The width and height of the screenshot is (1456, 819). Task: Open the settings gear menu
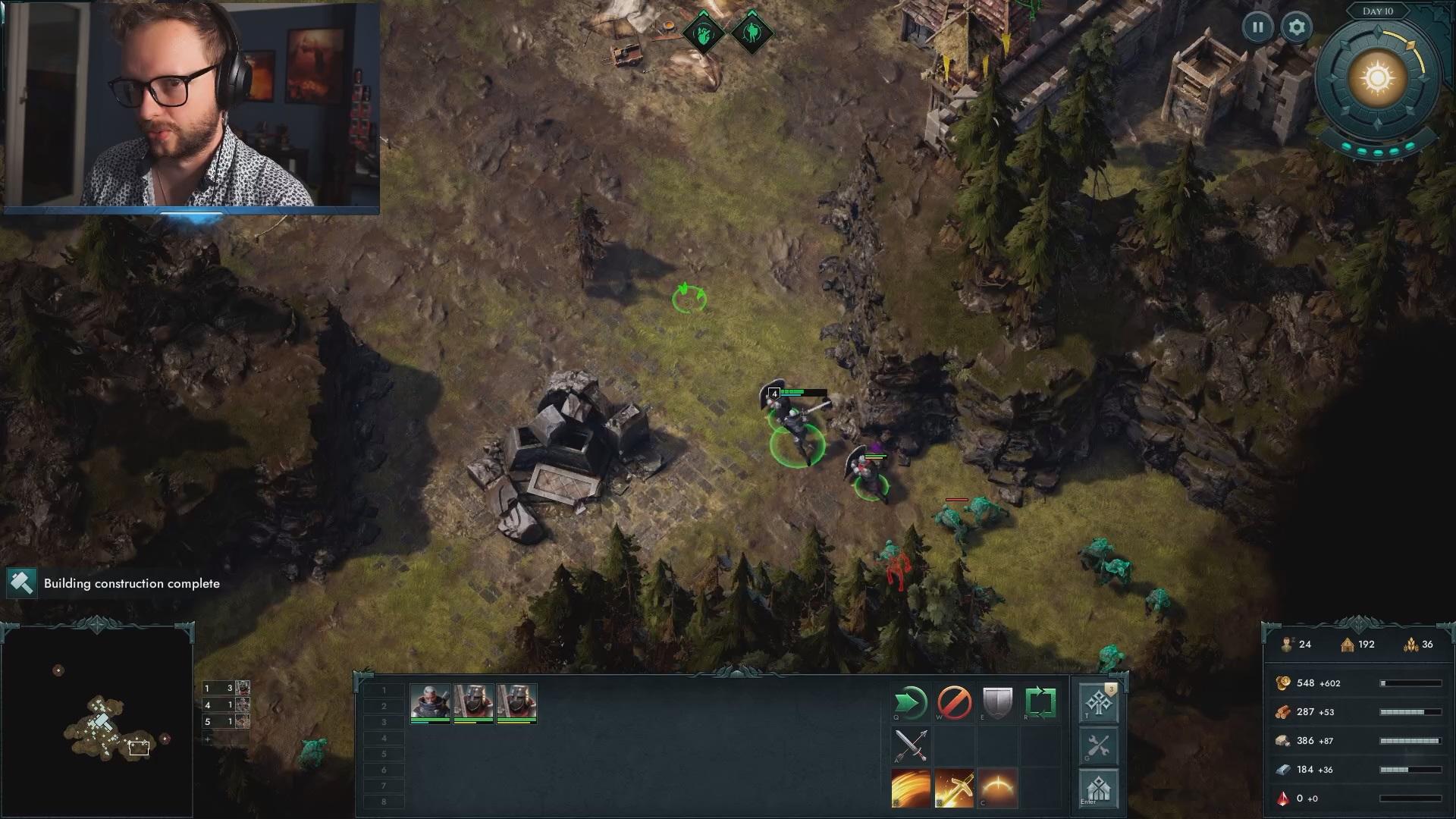point(1297,27)
